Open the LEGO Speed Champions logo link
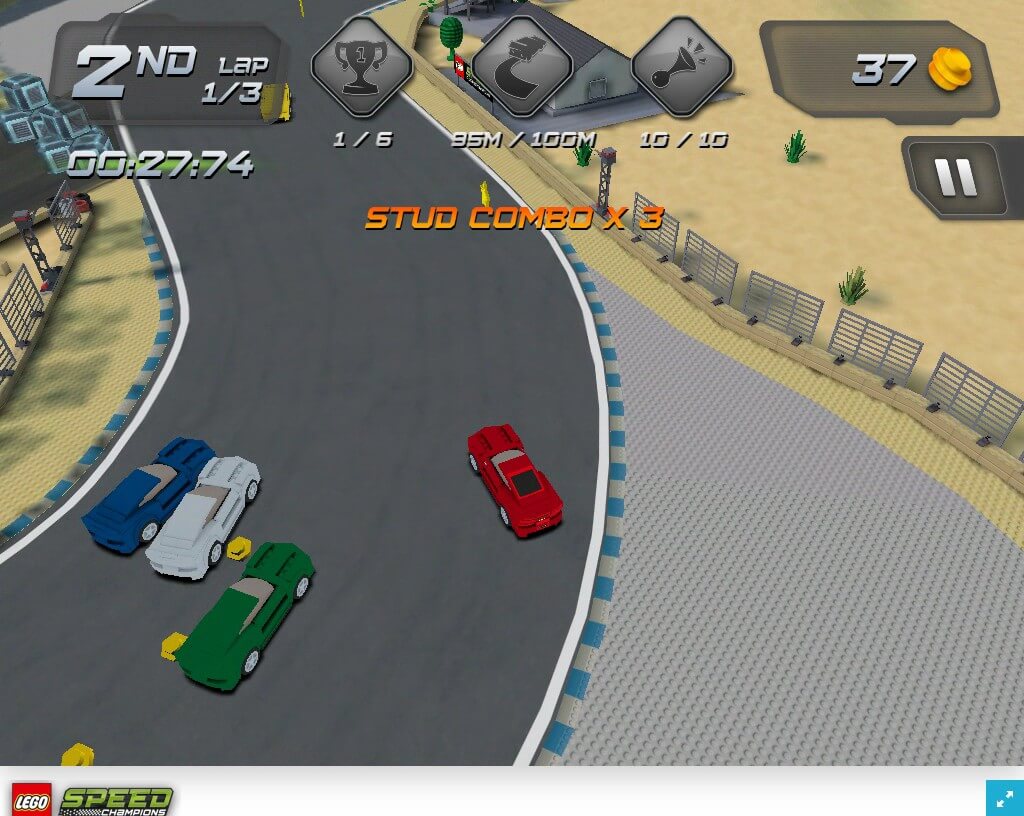1024x816 pixels. (x=92, y=799)
